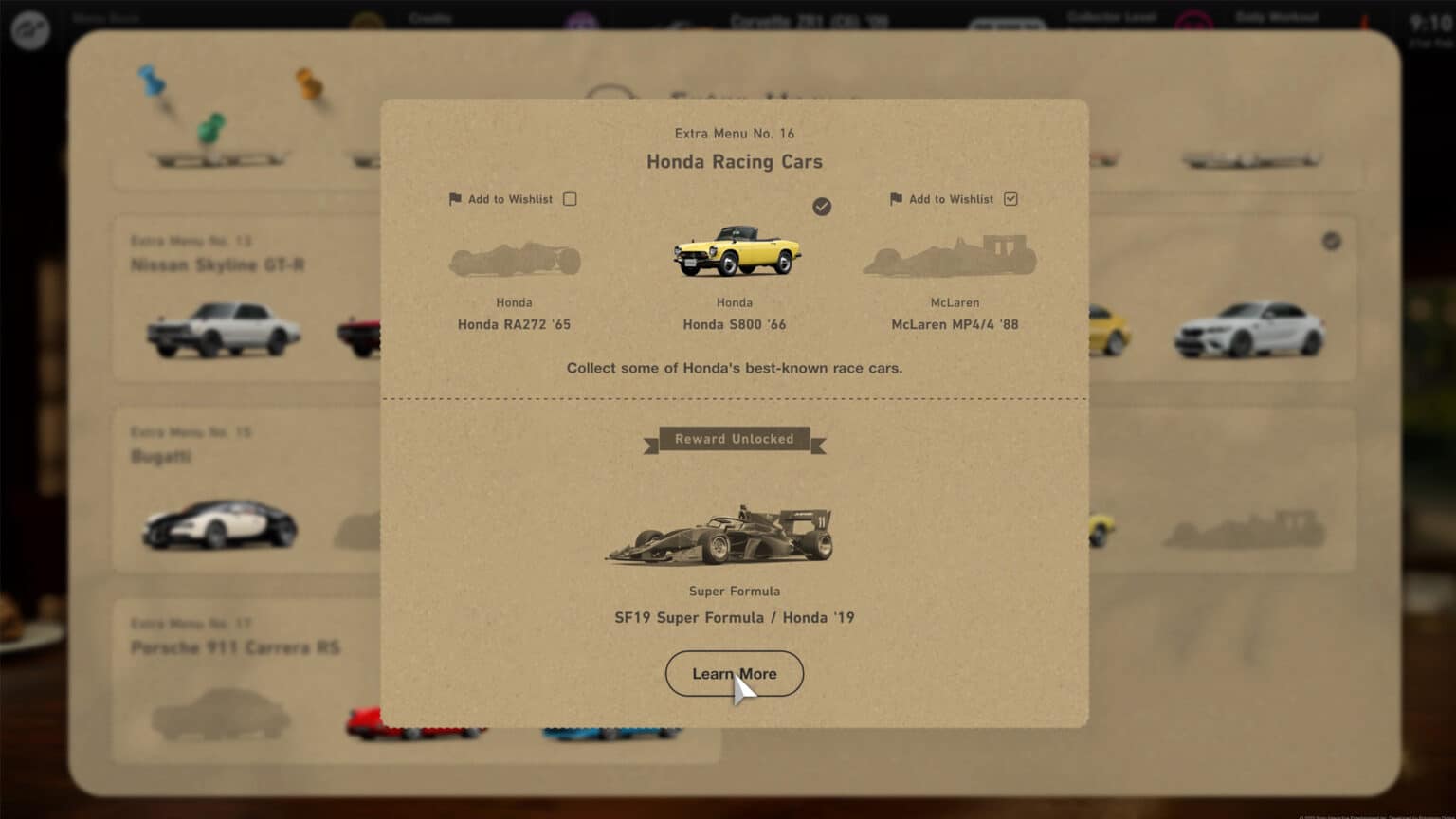Screen dimensions: 1456x819
Task: Tick the wishlist checkbox for Honda RA272 '65
Action: [x=570, y=199]
